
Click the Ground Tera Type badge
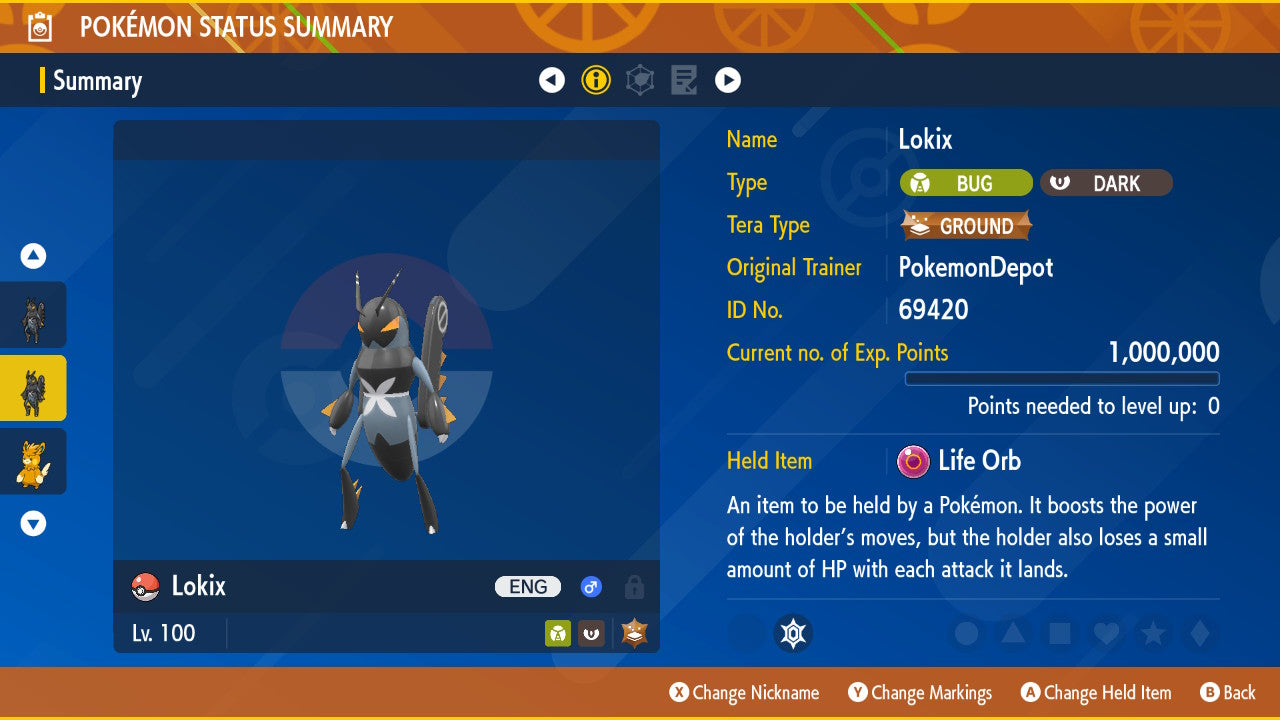click(x=966, y=226)
